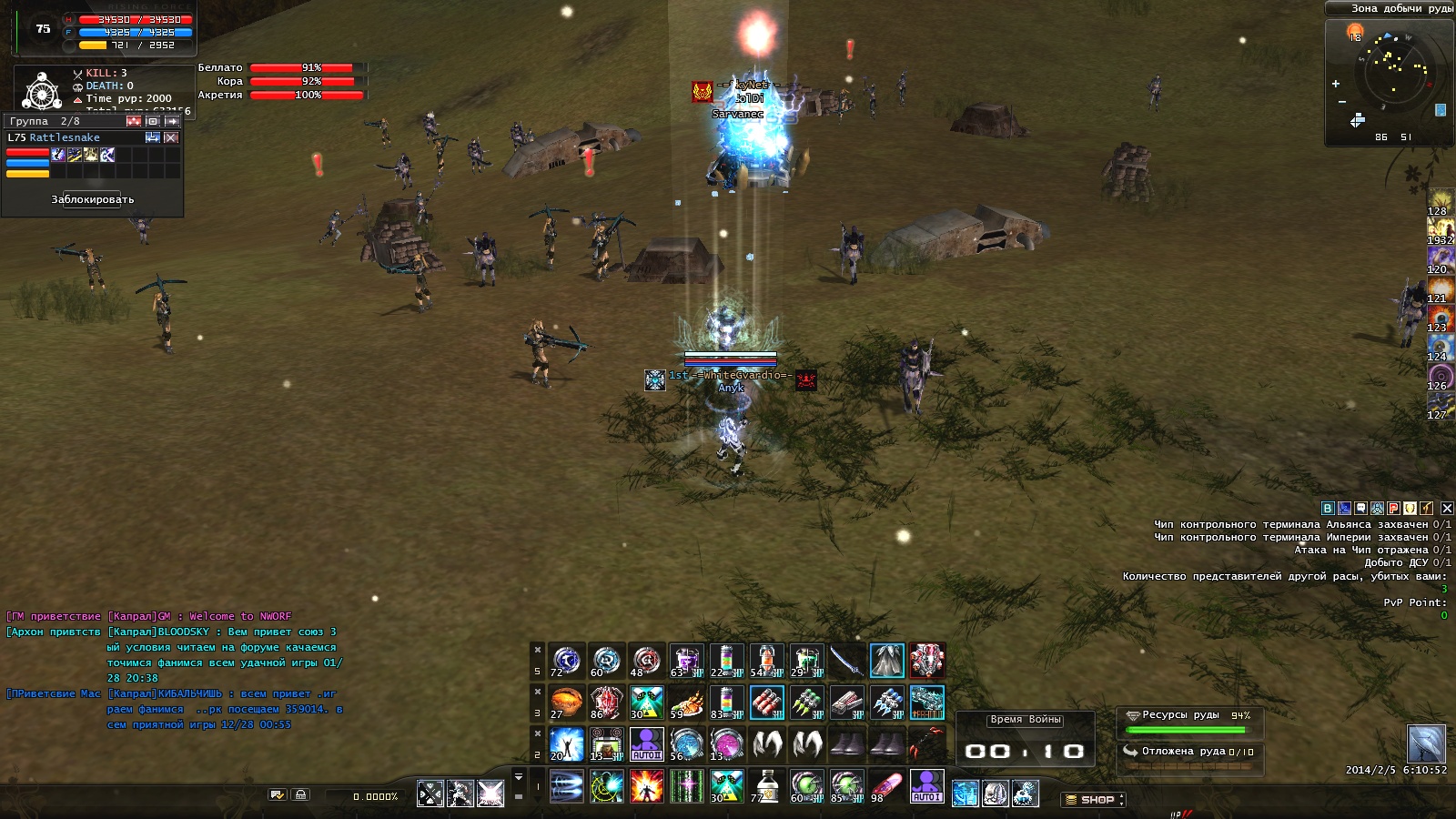Viewport: 1456px width, 819px height.
Task: Activate the fiery explosion skill icon
Action: (x=646, y=786)
